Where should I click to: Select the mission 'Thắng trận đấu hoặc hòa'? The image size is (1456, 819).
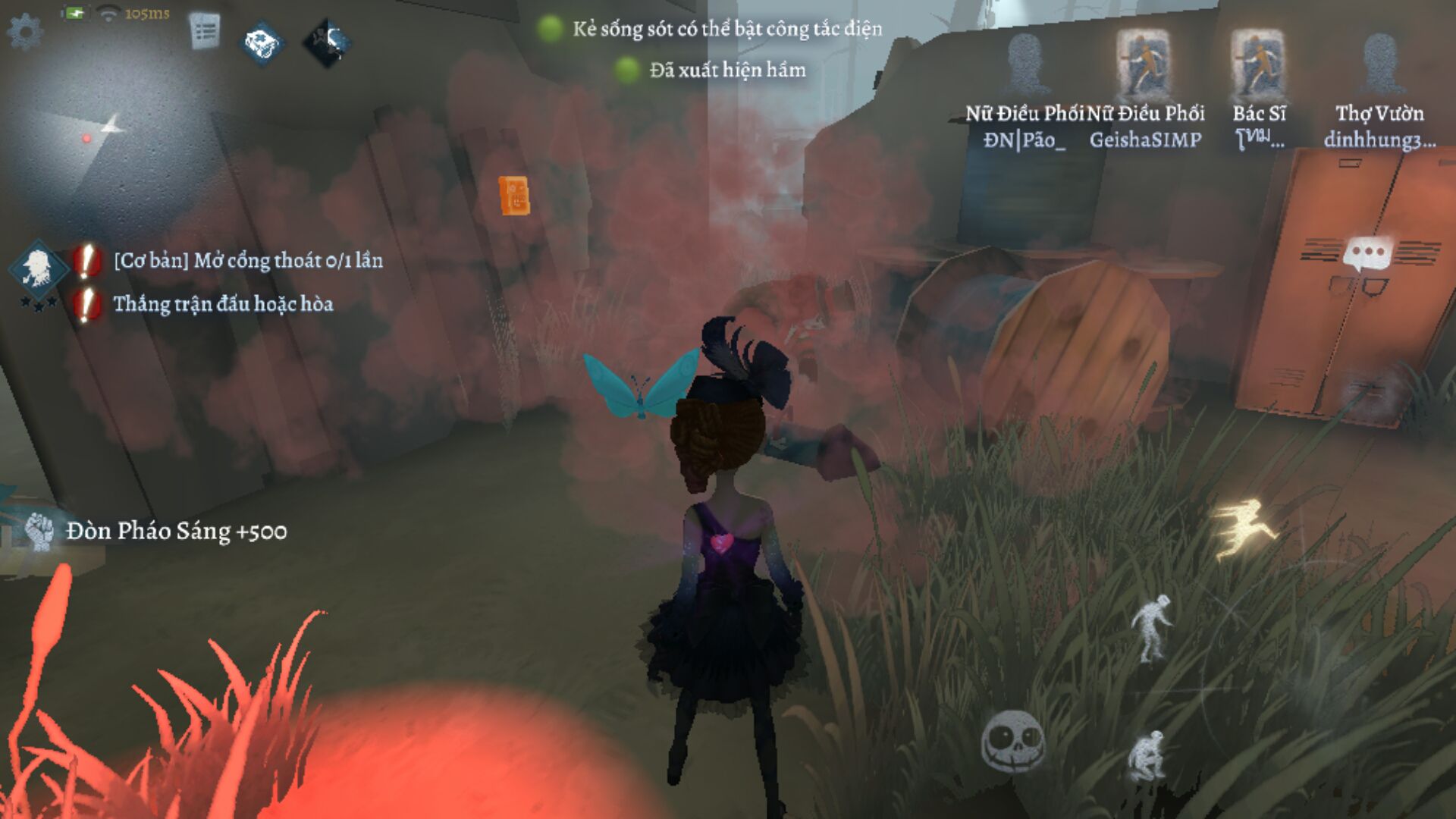coord(223,304)
